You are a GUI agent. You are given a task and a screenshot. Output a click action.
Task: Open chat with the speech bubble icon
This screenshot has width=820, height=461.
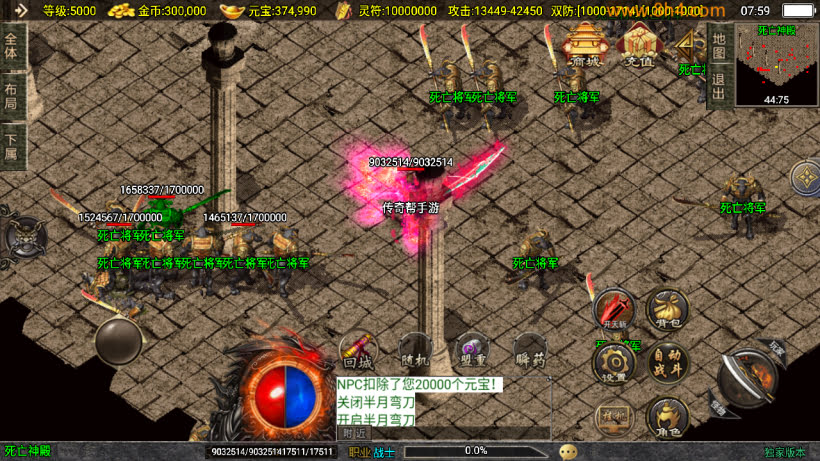568,452
